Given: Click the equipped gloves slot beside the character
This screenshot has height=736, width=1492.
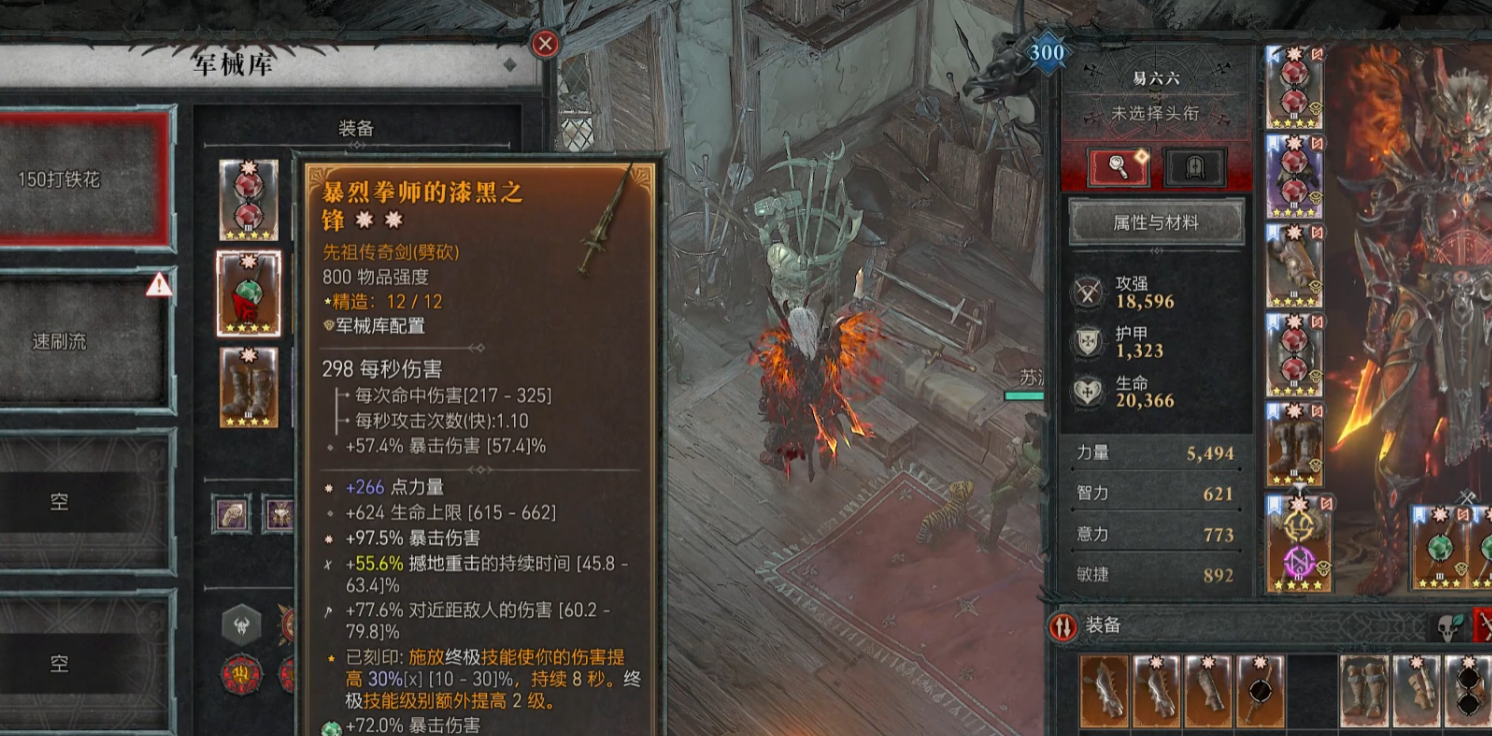Looking at the screenshot, I should tap(1295, 265).
